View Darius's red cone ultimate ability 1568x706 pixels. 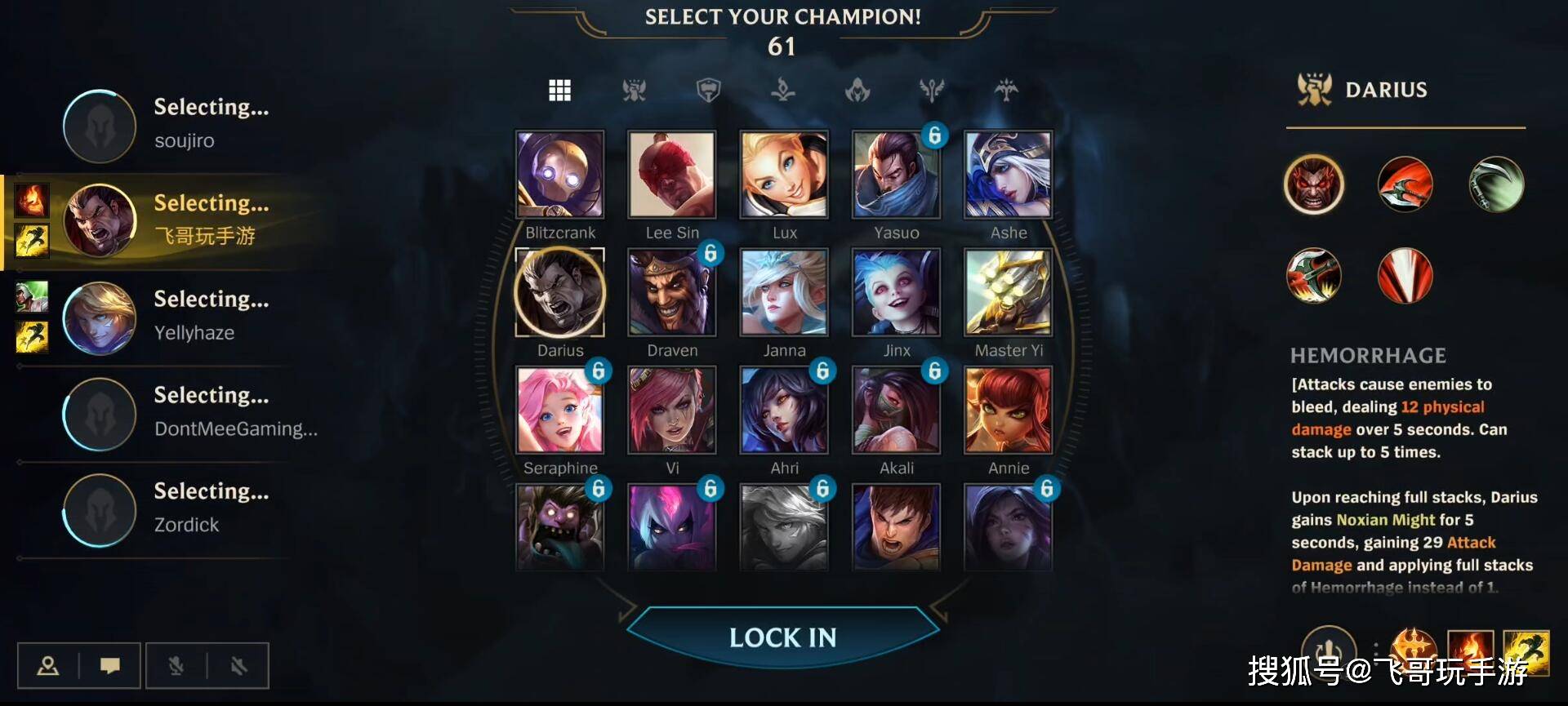[x=1405, y=276]
